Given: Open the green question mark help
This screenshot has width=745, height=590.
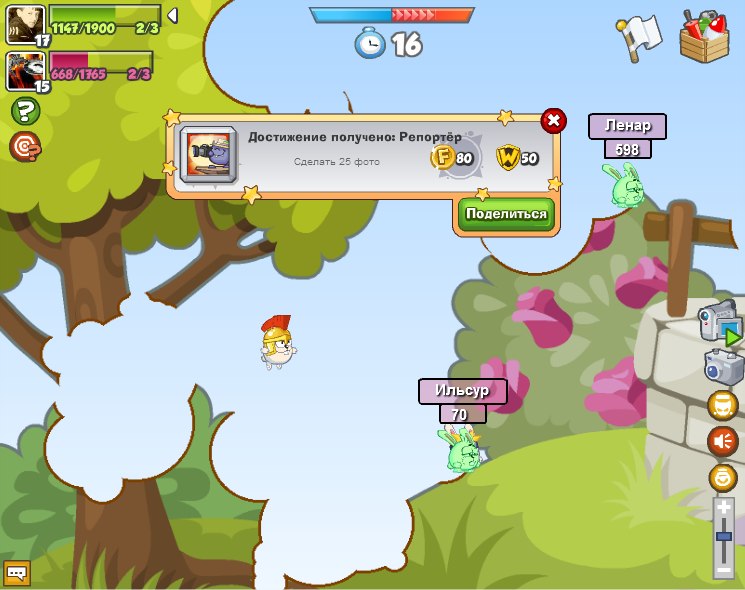Looking at the screenshot, I should (25, 111).
